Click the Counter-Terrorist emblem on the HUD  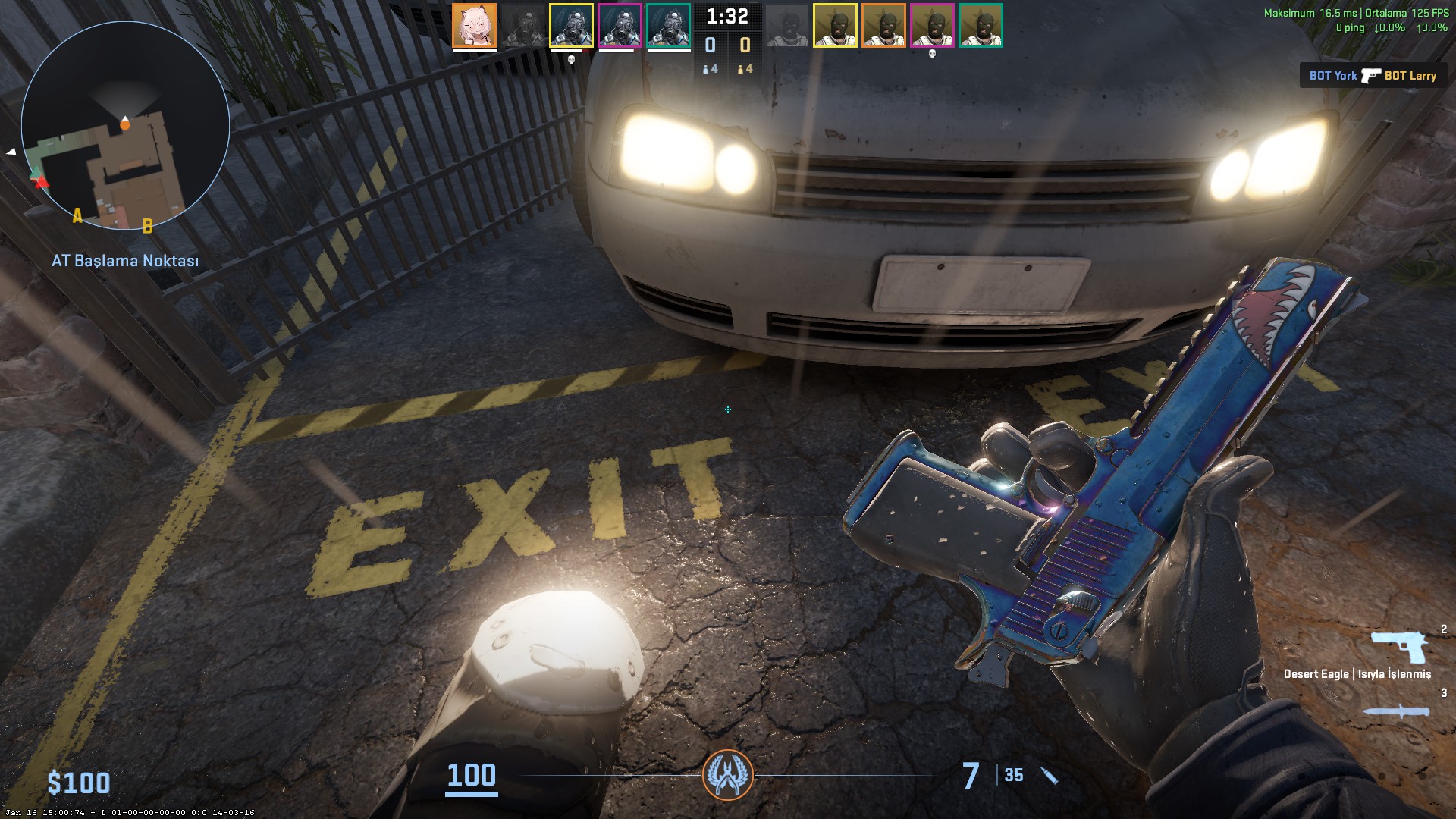click(728, 775)
